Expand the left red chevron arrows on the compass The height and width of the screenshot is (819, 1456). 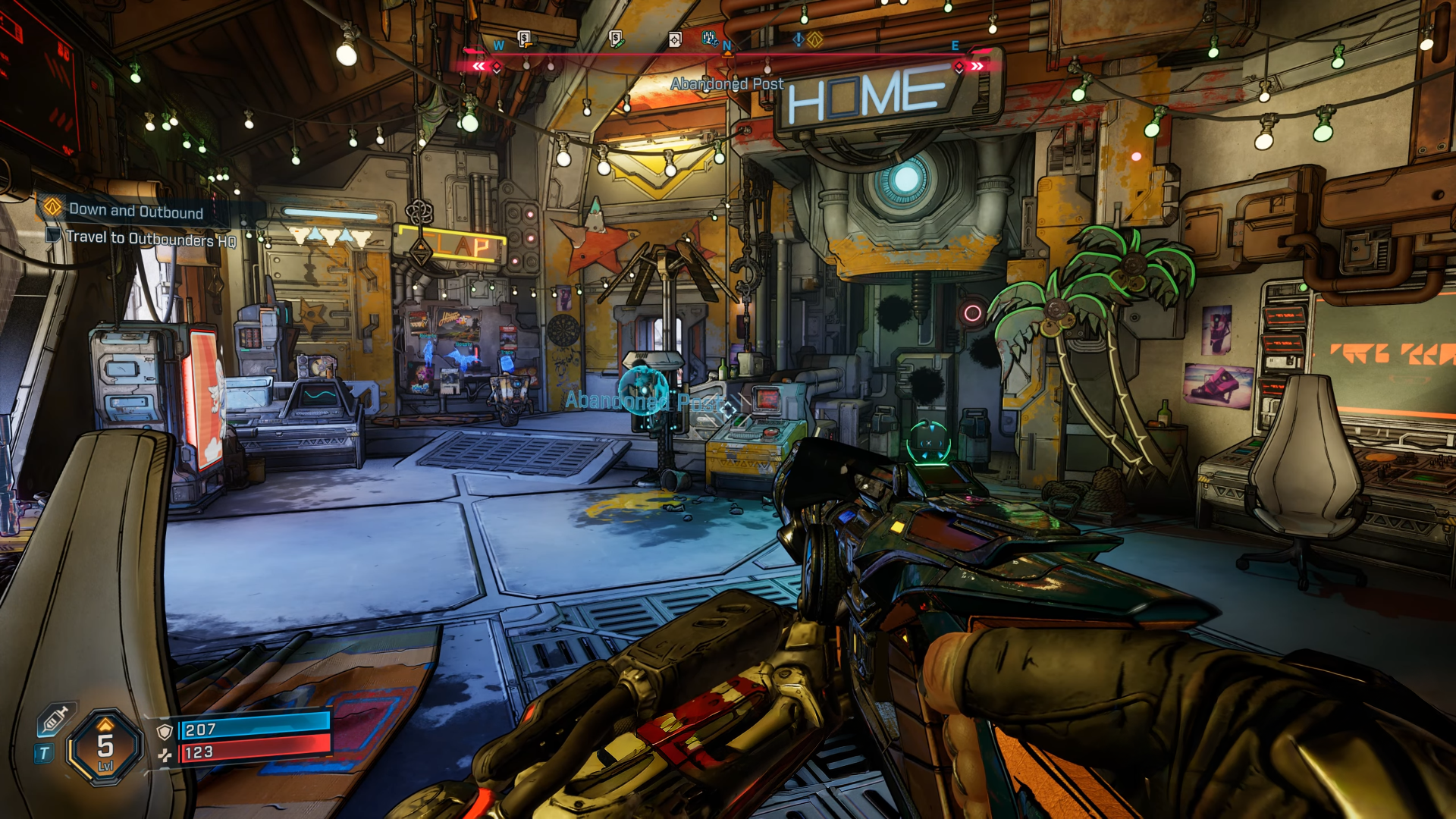click(479, 65)
